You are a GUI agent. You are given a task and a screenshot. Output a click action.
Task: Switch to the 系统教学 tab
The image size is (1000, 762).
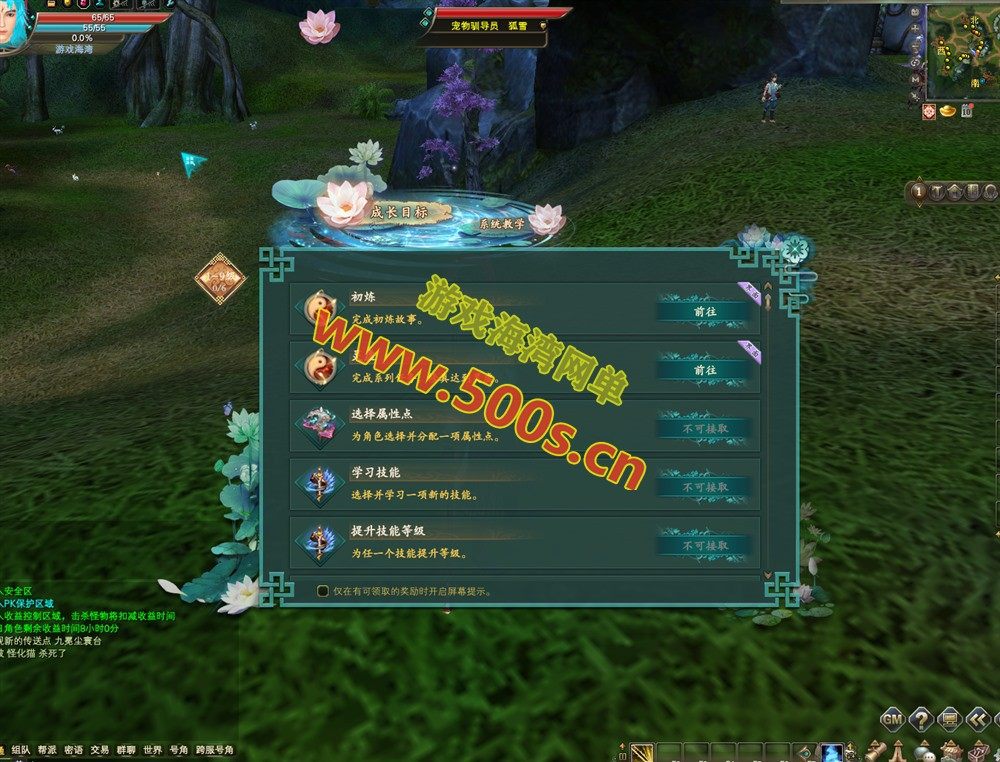point(502,225)
